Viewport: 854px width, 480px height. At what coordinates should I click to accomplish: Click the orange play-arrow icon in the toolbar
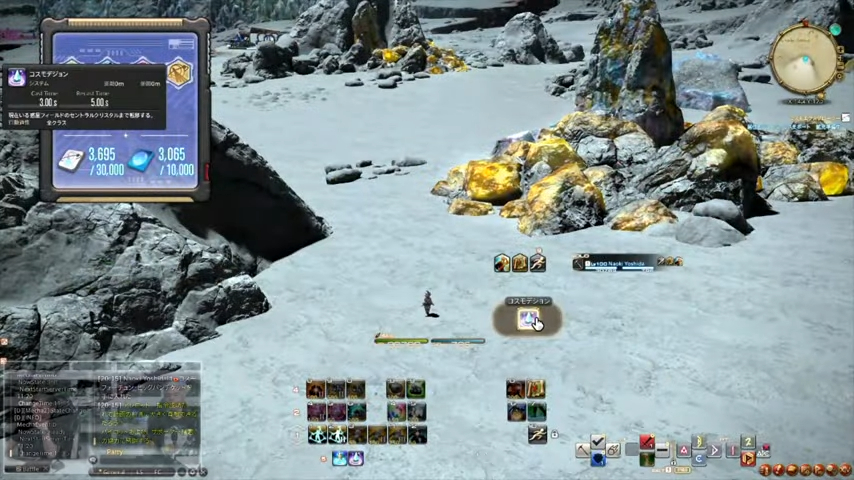click(748, 458)
